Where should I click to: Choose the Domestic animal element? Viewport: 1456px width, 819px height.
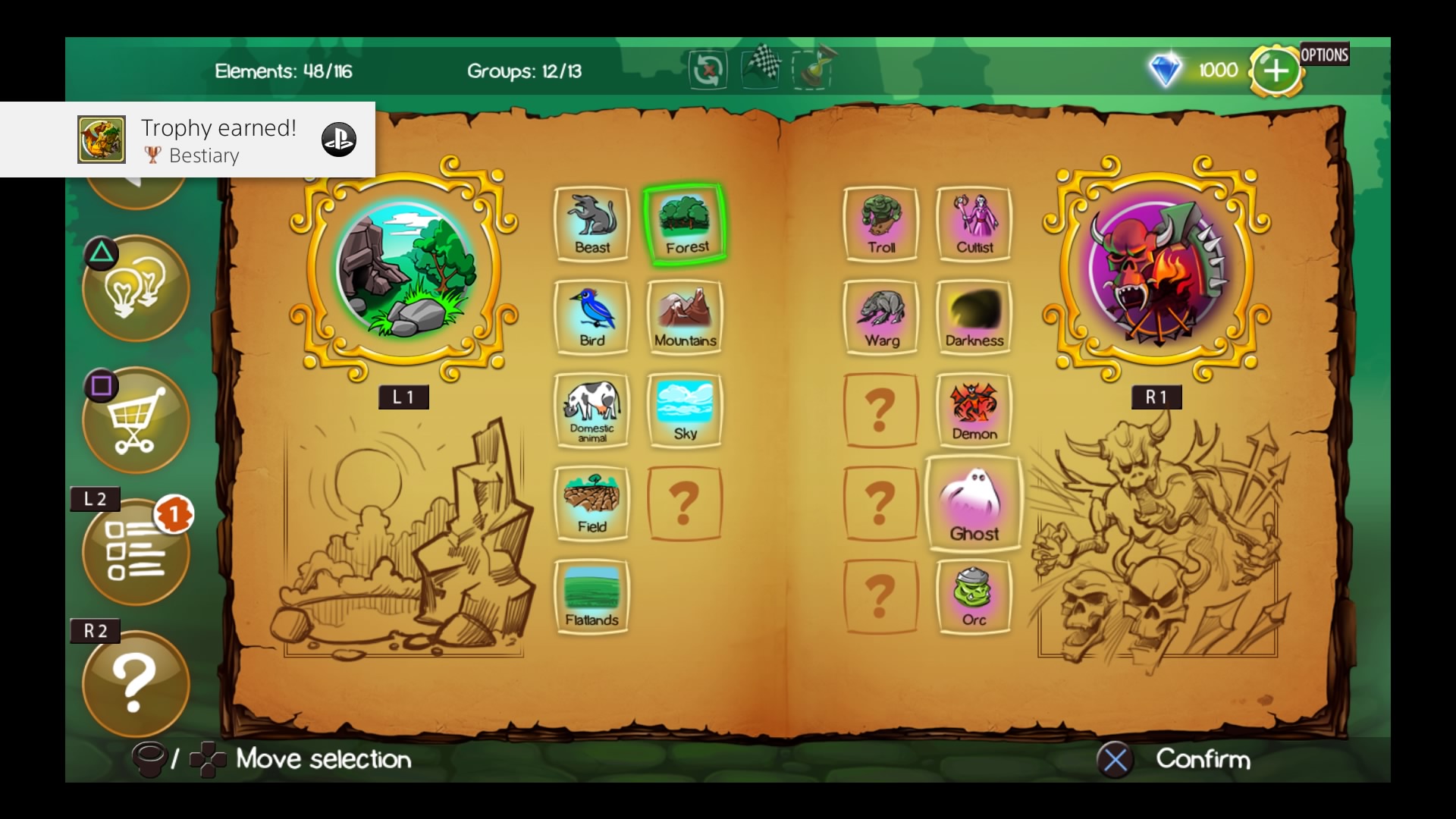tap(592, 410)
